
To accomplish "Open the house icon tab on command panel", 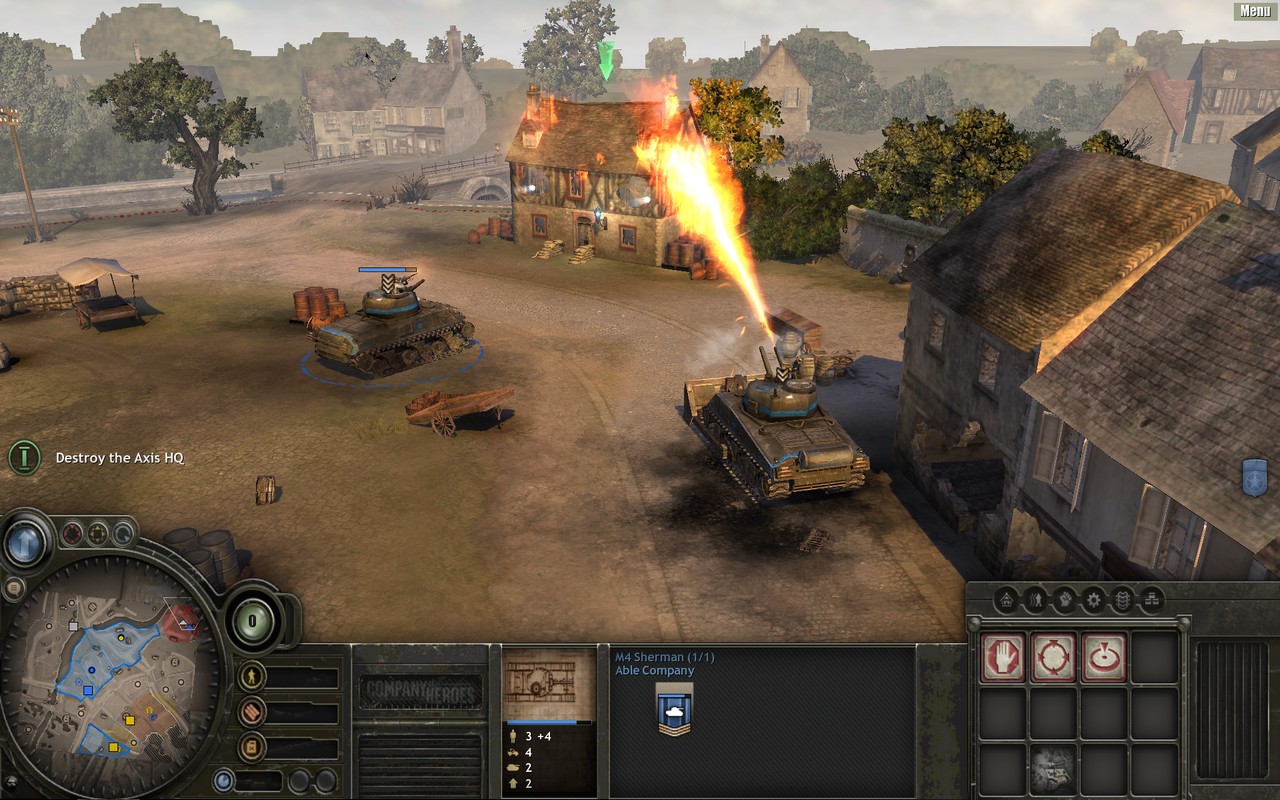I will [x=1007, y=600].
